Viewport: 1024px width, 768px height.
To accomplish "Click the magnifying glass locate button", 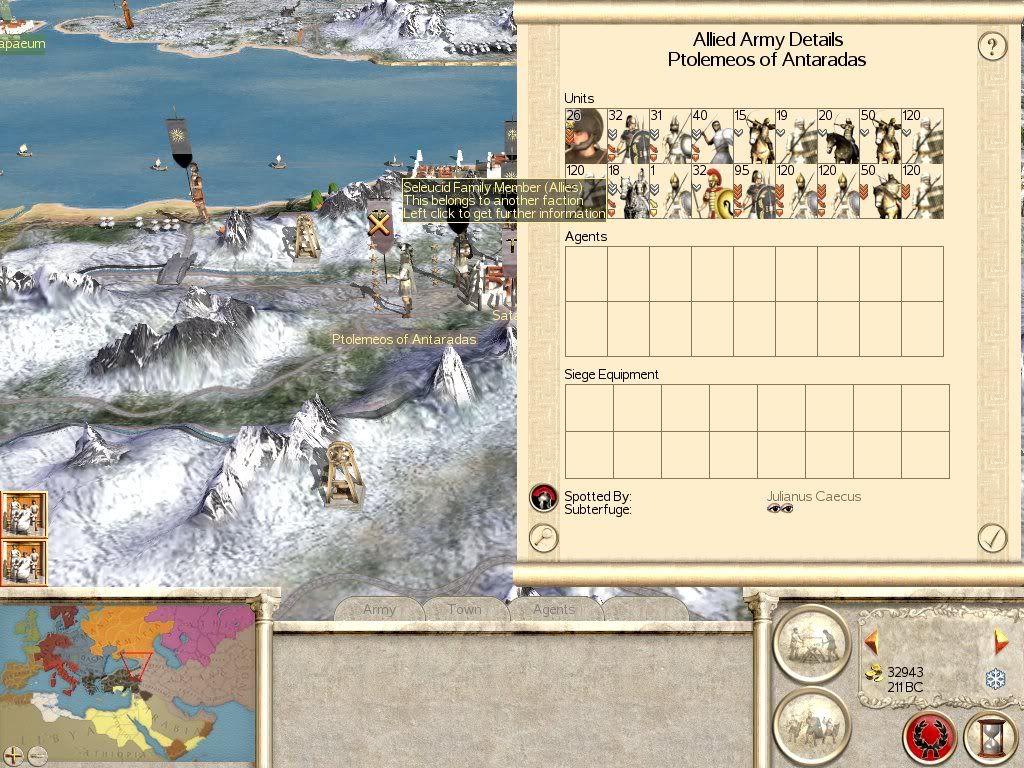I will [x=543, y=538].
